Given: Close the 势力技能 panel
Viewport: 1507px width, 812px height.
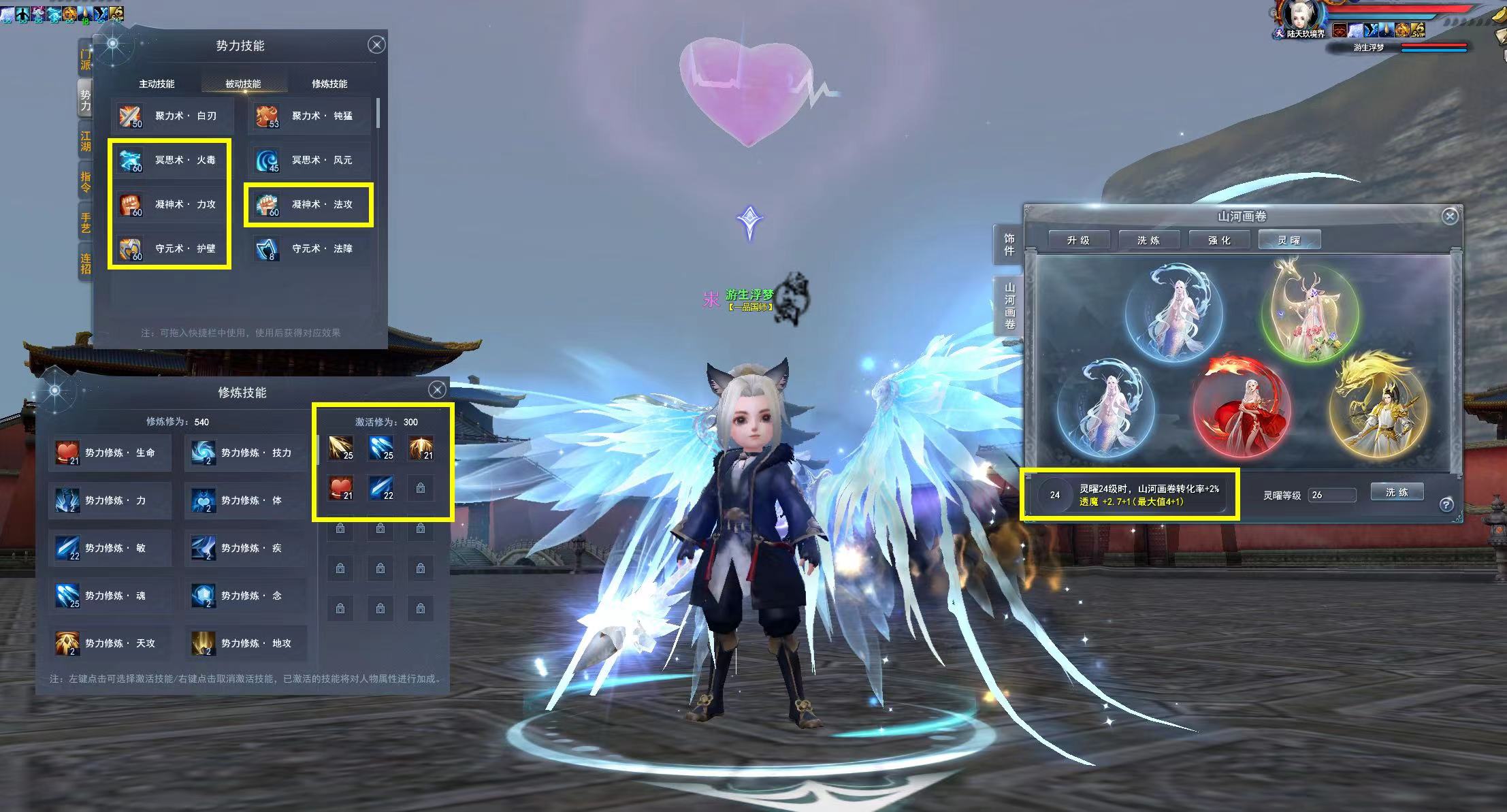Looking at the screenshot, I should pos(376,45).
